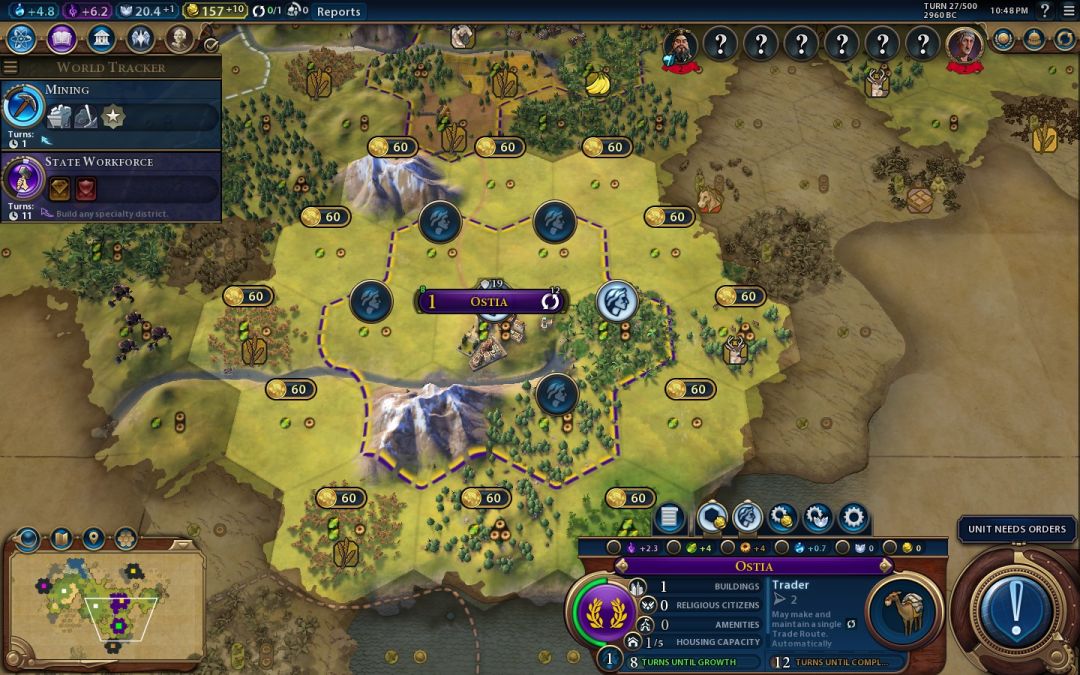Open the Reports screen
The width and height of the screenshot is (1080, 675).
tap(338, 12)
